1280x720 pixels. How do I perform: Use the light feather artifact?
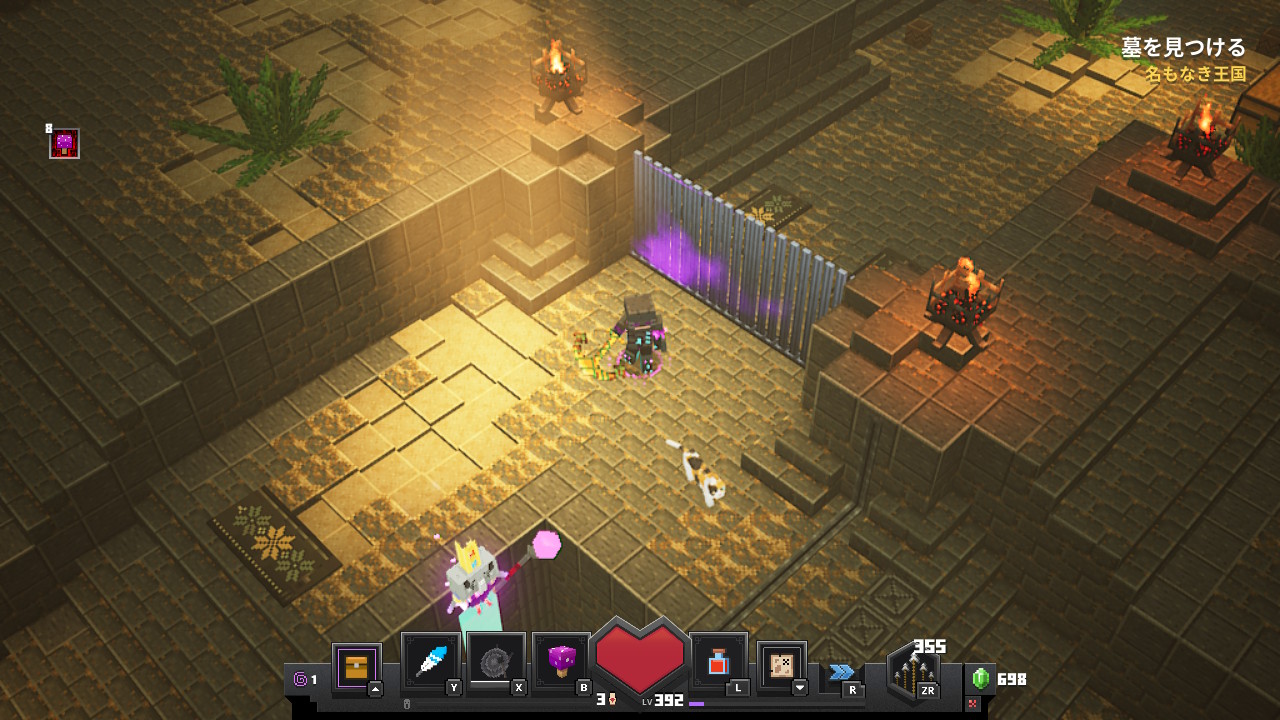pyautogui.click(x=431, y=662)
